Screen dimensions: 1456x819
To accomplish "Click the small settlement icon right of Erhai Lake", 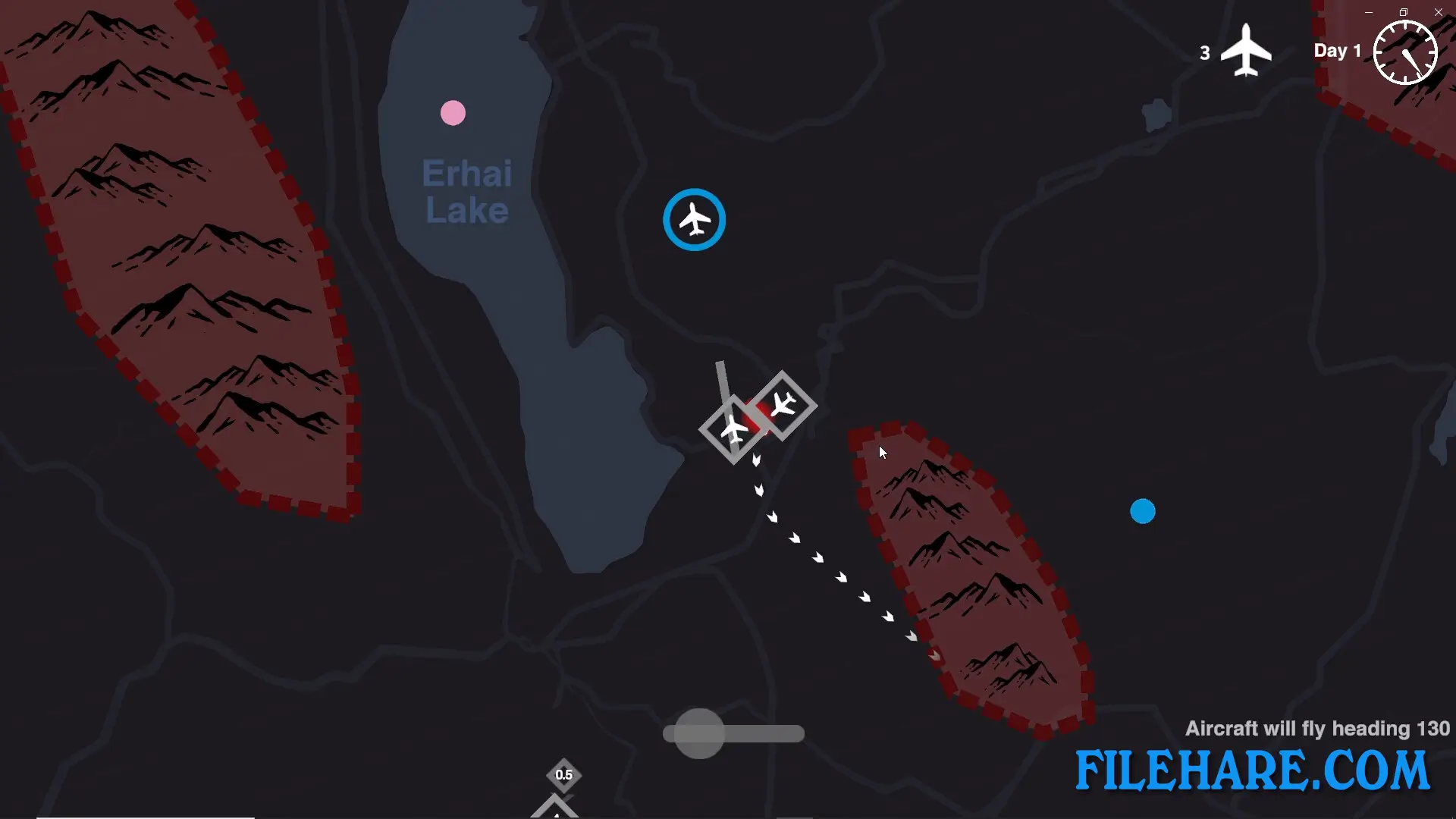I will (x=1156, y=112).
